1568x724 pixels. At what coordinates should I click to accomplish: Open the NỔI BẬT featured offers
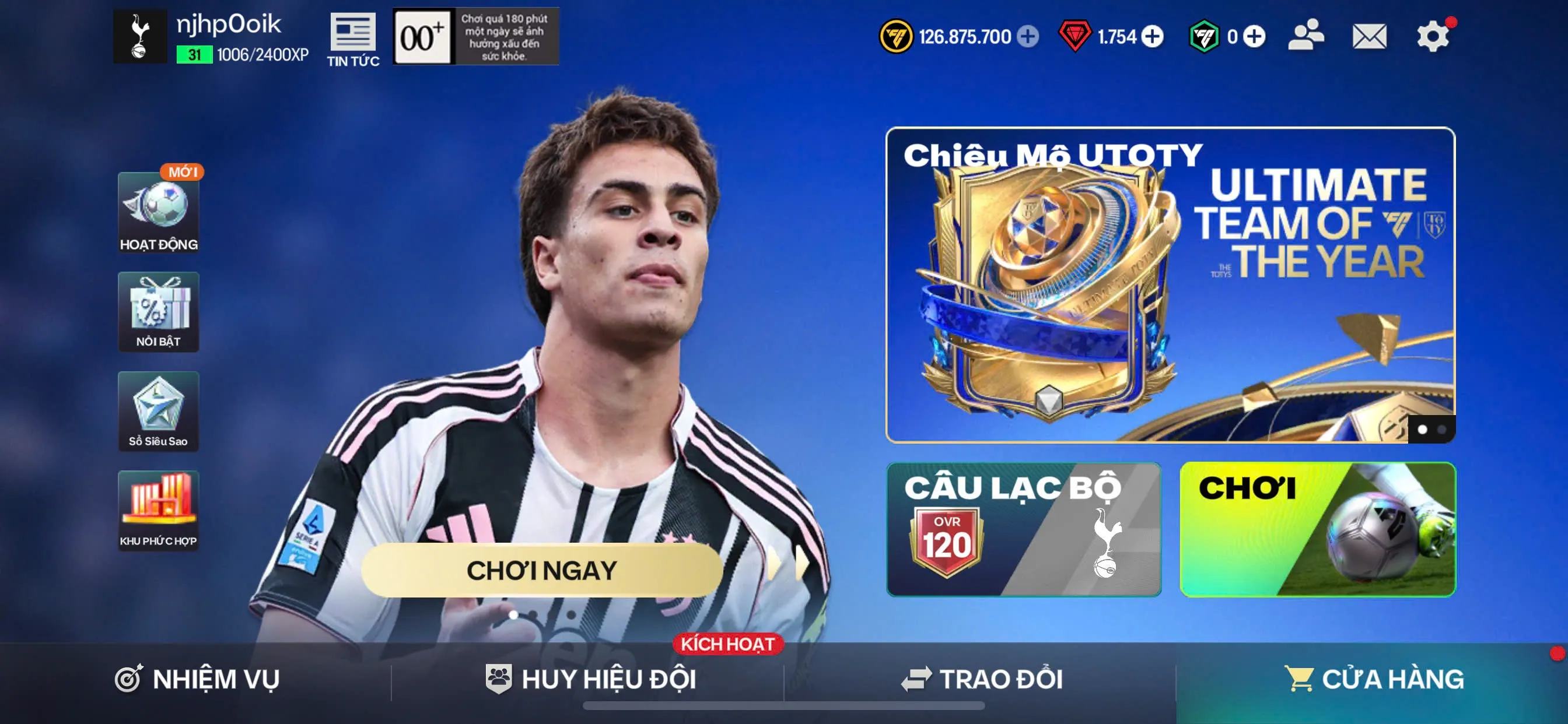pyautogui.click(x=158, y=312)
